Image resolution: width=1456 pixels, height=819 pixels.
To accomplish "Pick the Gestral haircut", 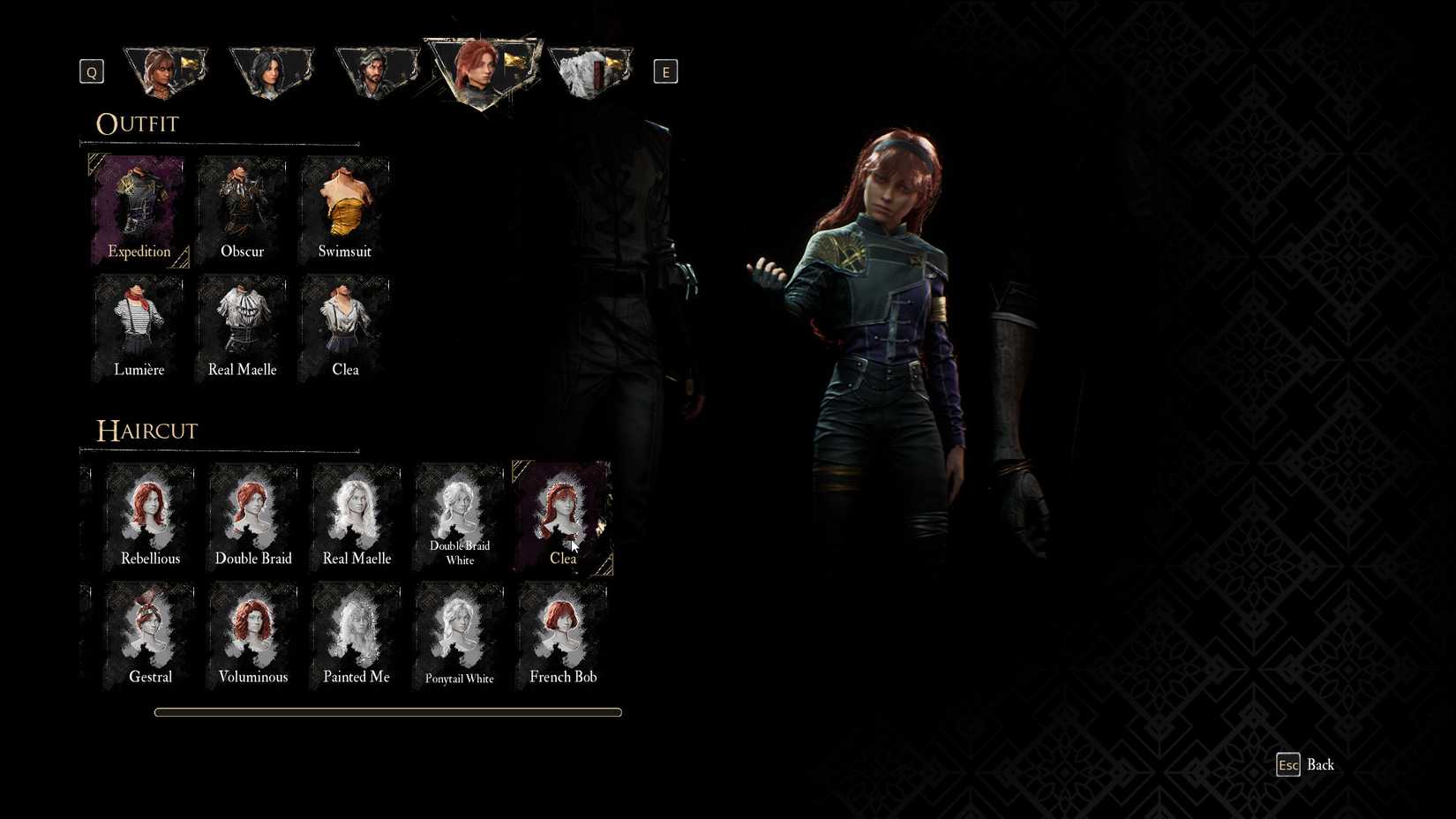I will (x=150, y=634).
